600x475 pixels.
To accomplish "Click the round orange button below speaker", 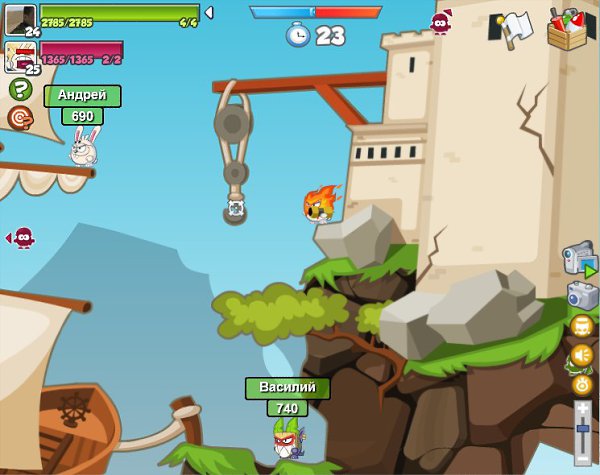I will (x=582, y=383).
